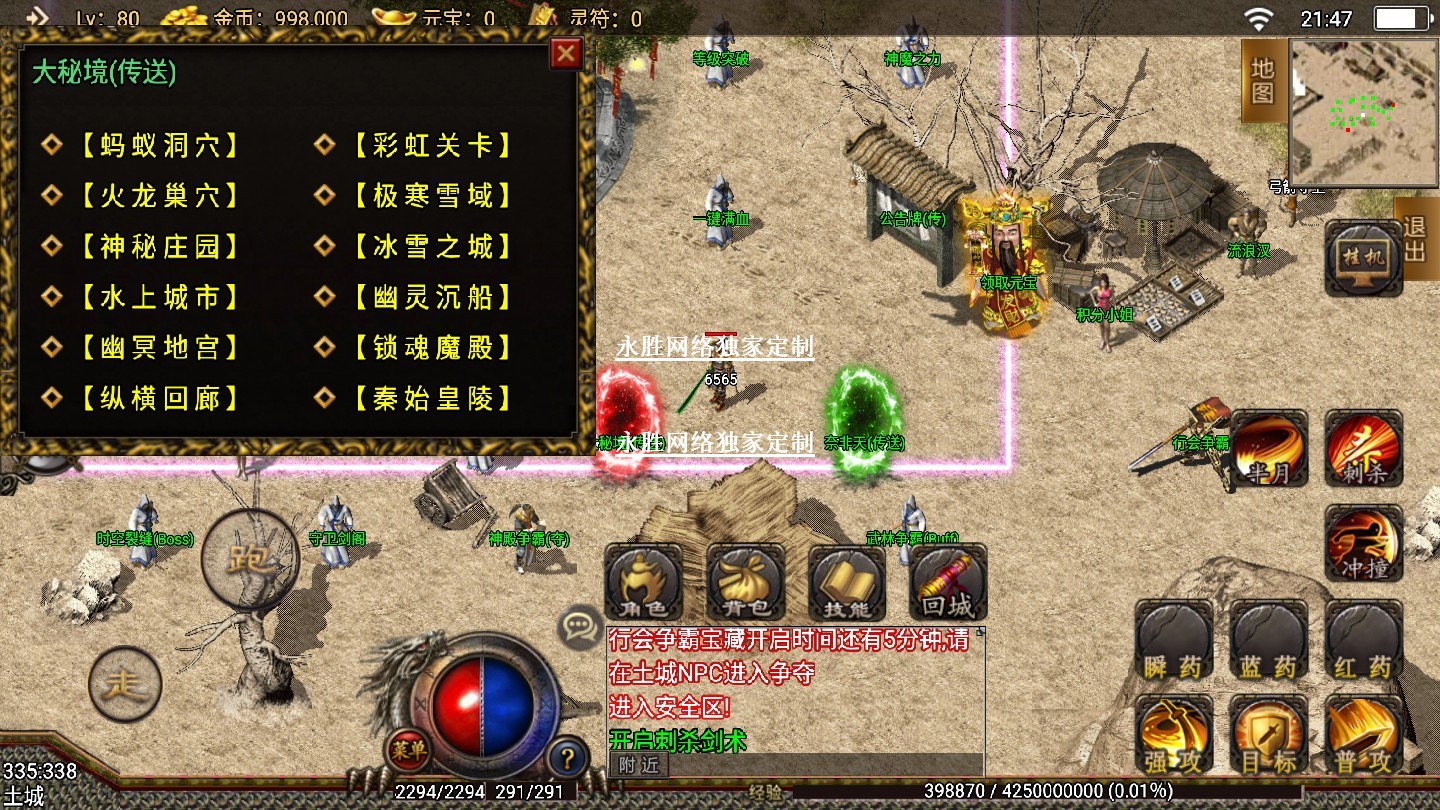1440x810 pixels.
Task: Close the 大秘境 teleport panel
Action: (566, 53)
